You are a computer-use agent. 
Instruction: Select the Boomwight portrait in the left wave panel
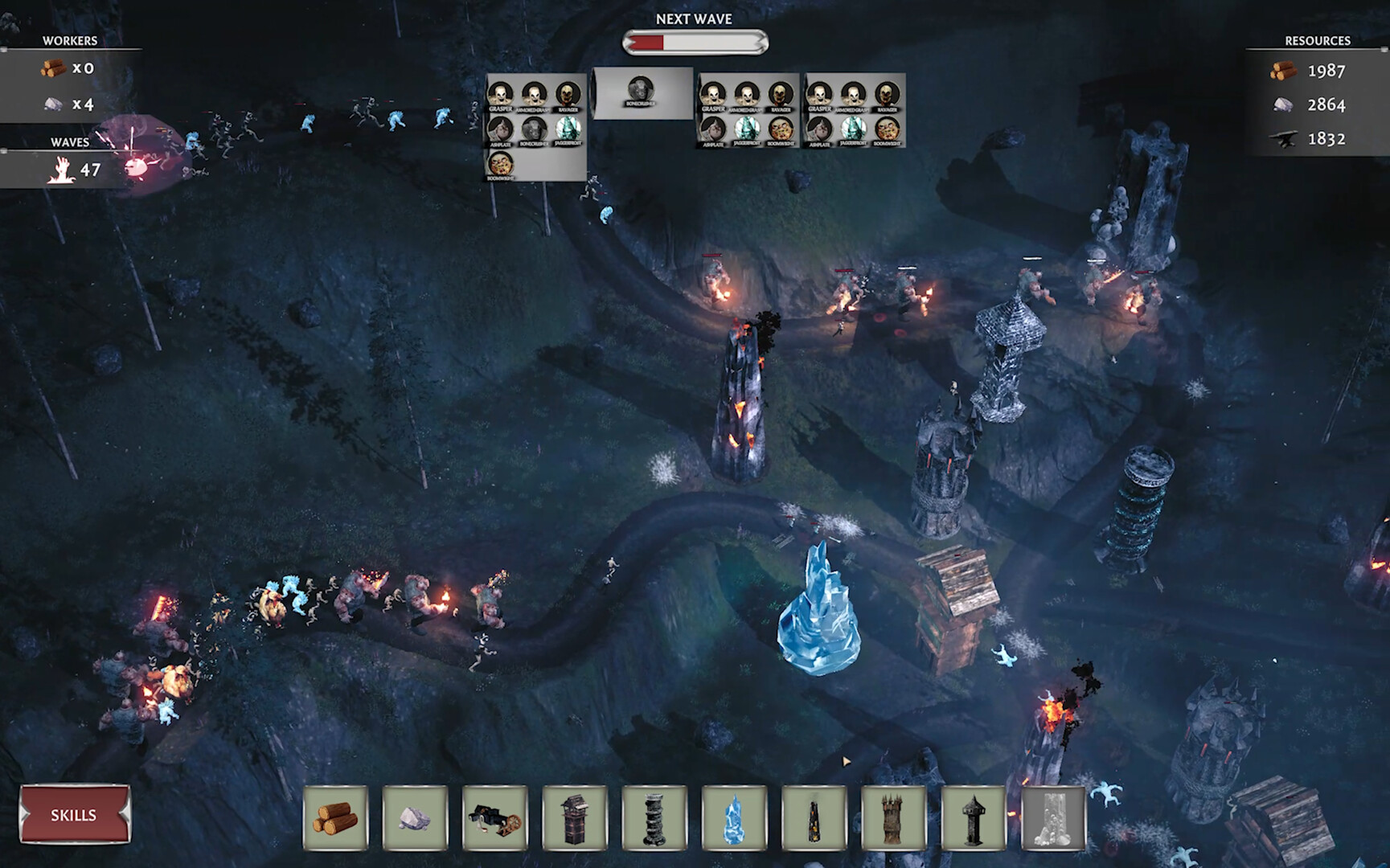[x=502, y=166]
